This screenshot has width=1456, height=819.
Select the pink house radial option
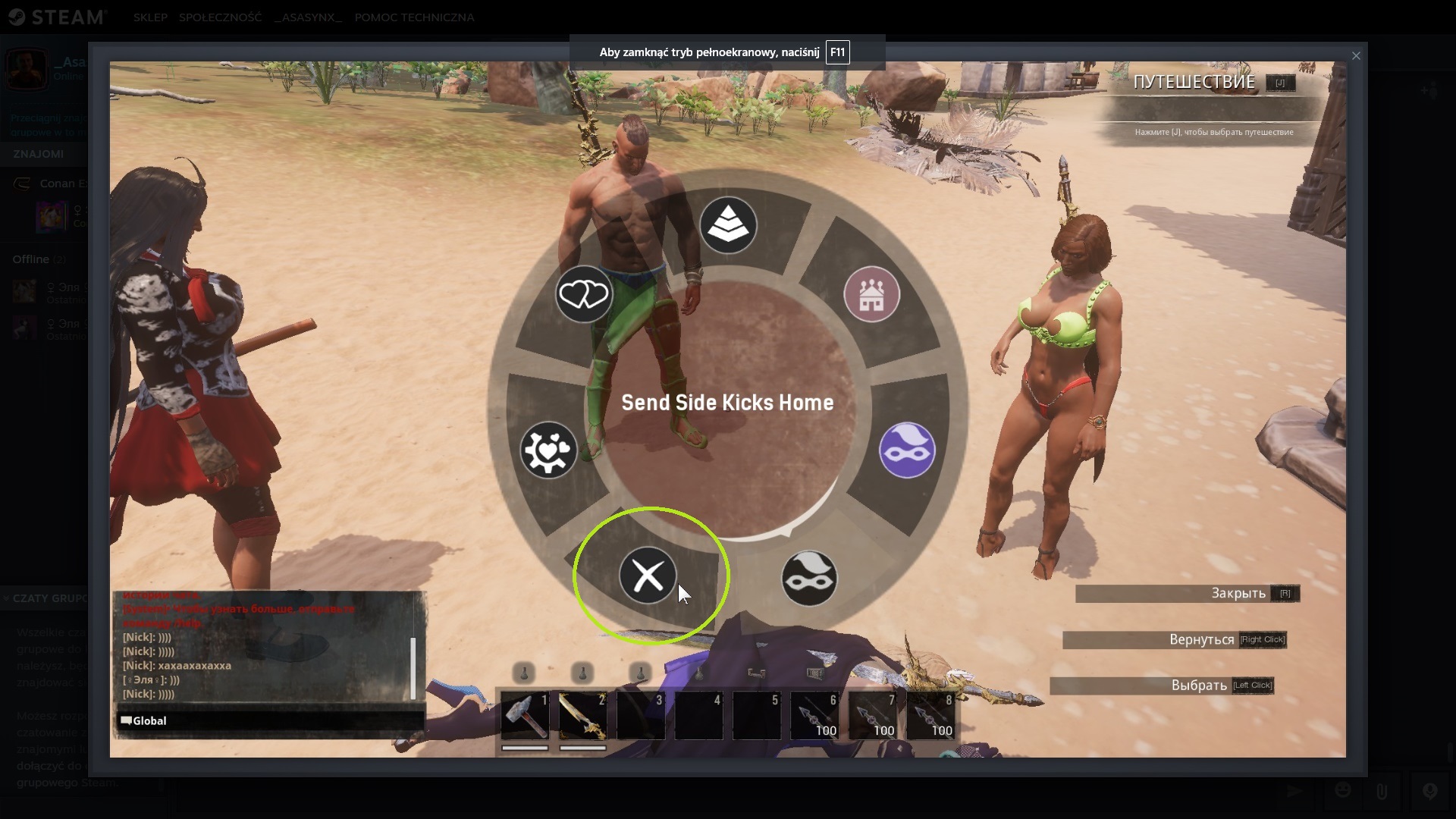point(871,295)
